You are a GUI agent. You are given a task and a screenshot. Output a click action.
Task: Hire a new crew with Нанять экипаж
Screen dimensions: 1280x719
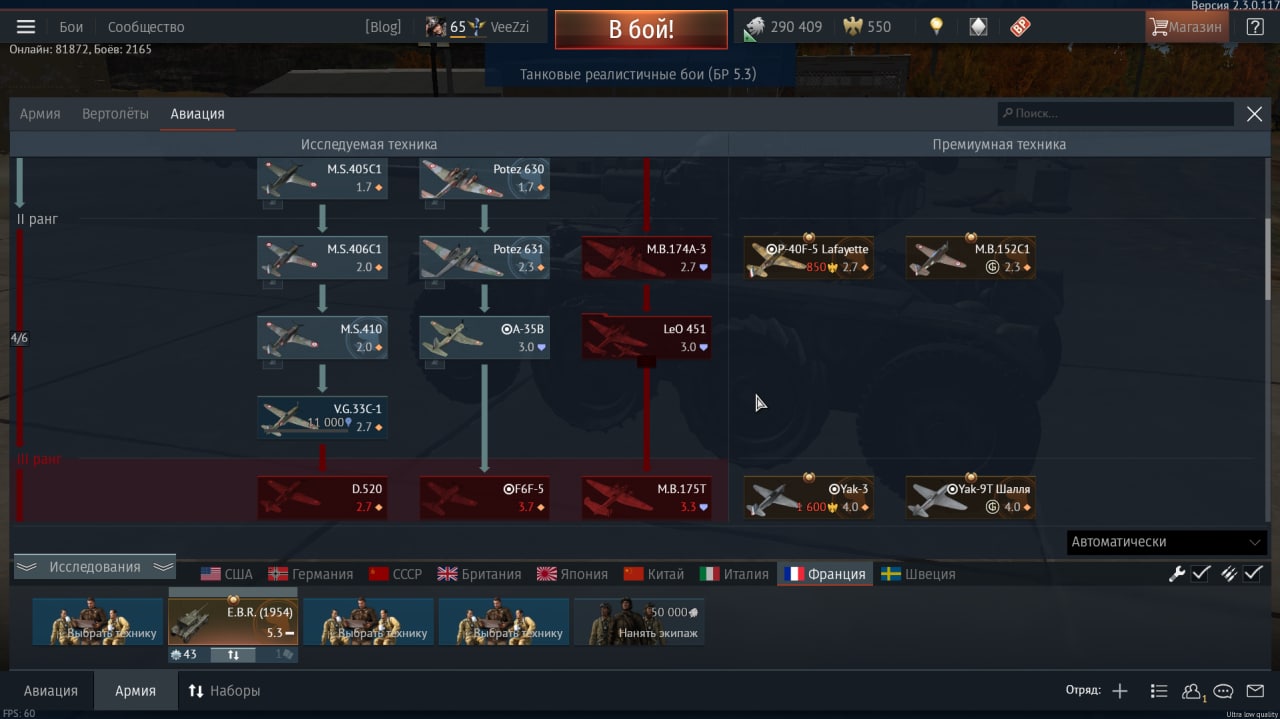click(x=639, y=622)
